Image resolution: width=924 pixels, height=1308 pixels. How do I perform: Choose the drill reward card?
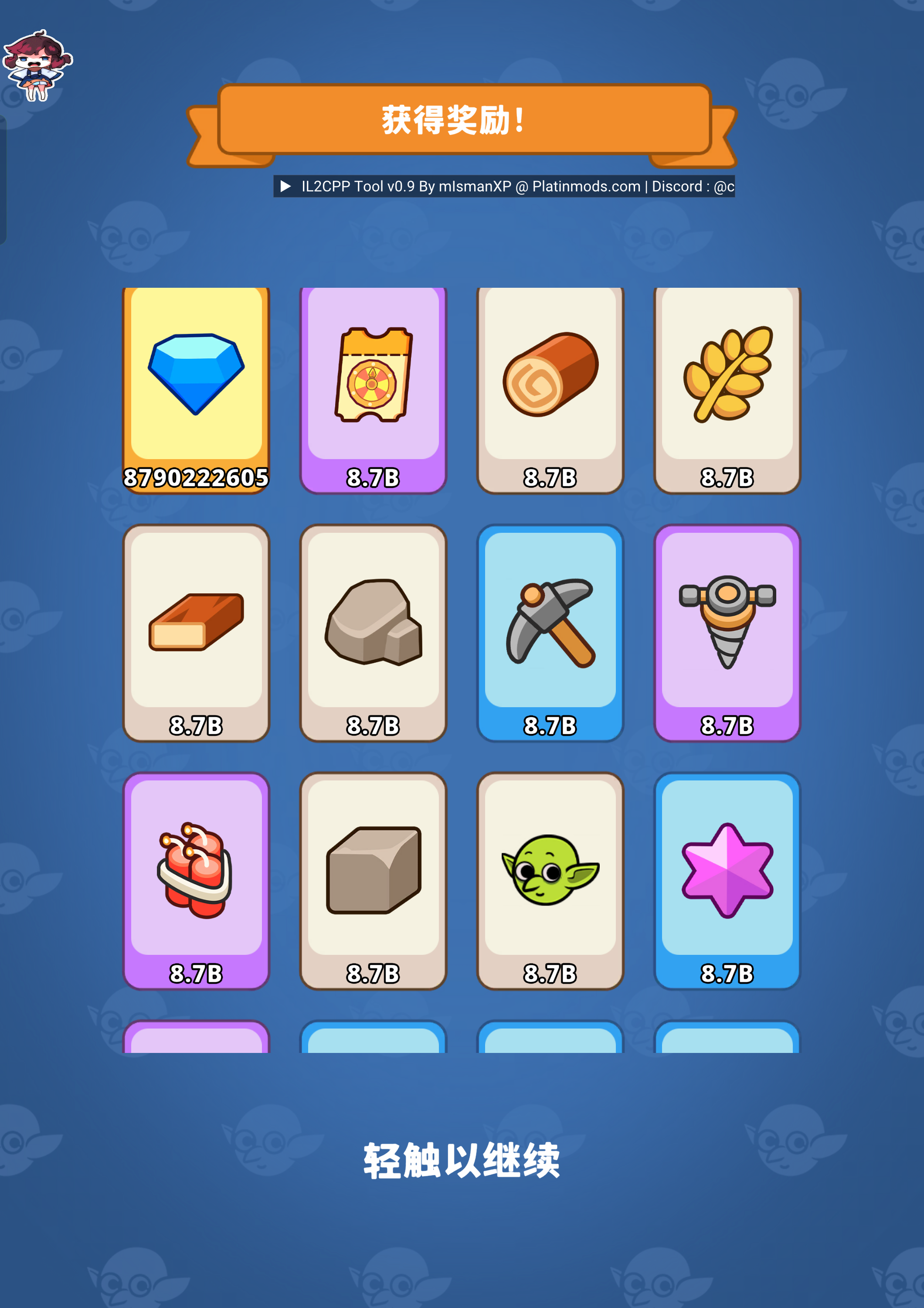[727, 632]
